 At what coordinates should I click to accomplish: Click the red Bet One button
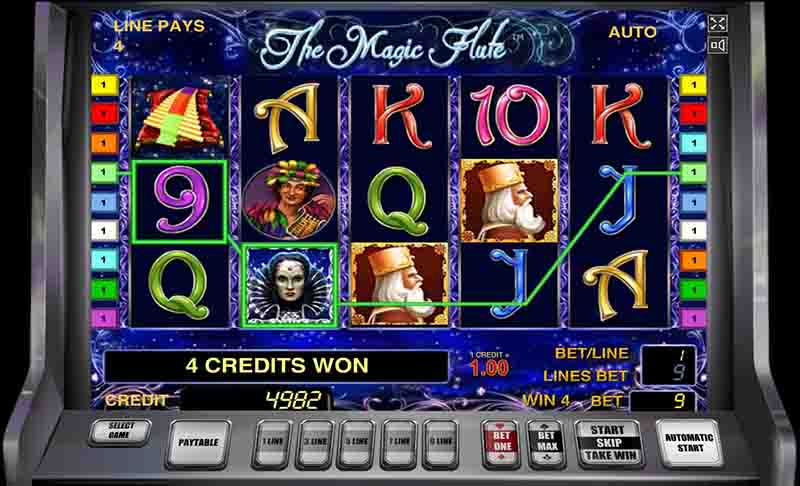tap(500, 441)
